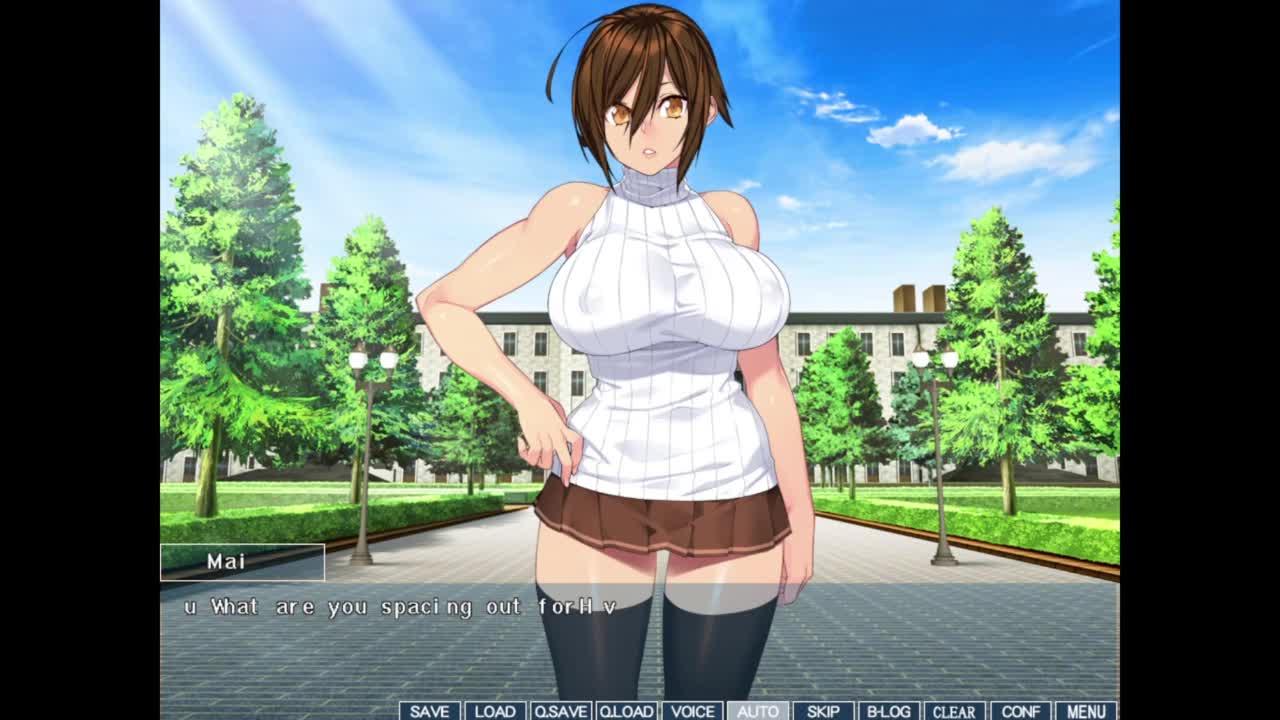The width and height of the screenshot is (1280, 720).
Task: Activate SKIP to fast-forward dialogue
Action: (823, 711)
